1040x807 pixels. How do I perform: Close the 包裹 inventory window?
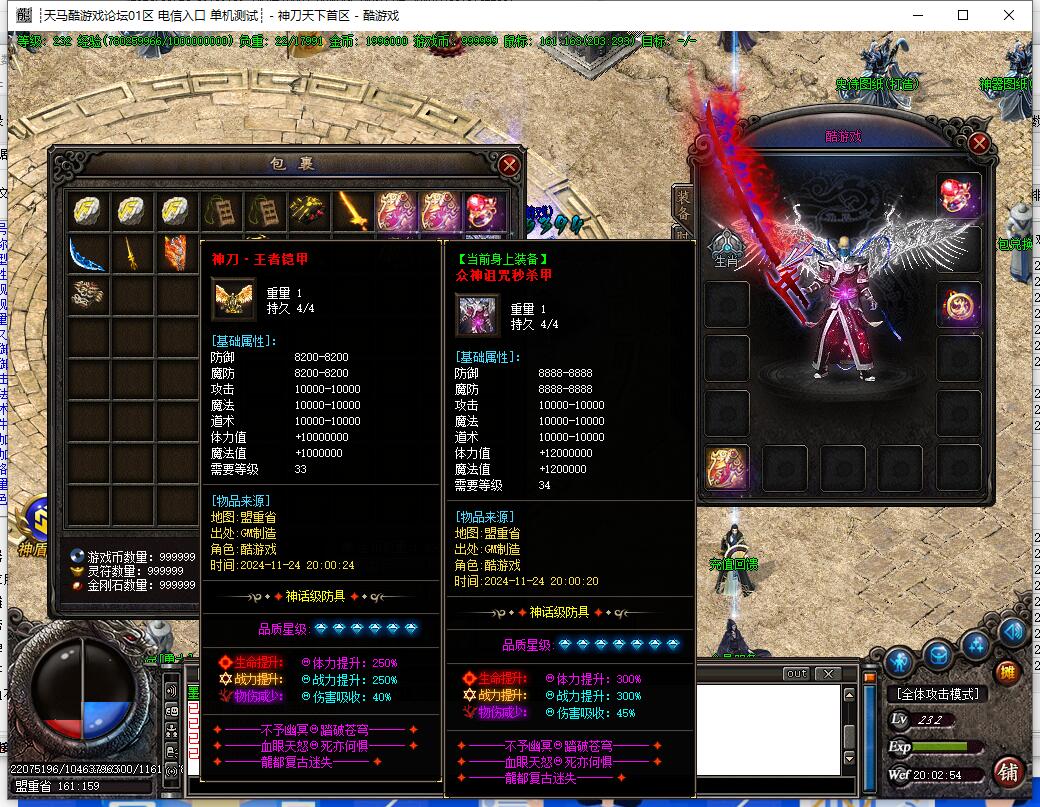[509, 165]
